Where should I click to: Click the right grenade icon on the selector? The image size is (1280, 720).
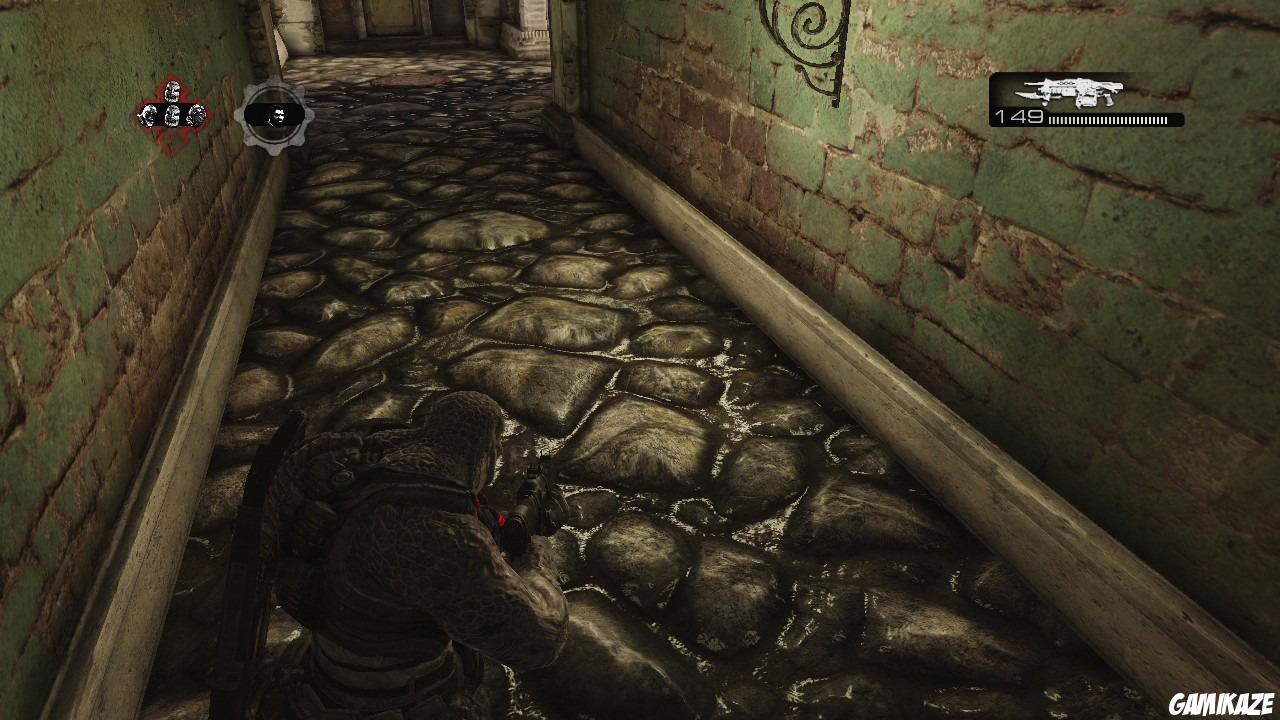point(196,114)
